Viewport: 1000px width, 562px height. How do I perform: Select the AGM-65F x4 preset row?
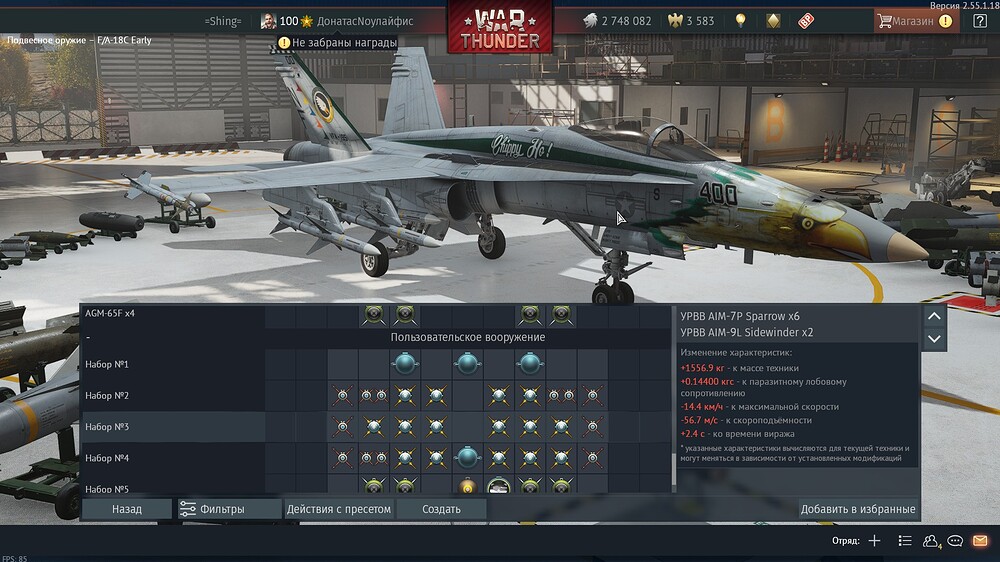[x=110, y=313]
